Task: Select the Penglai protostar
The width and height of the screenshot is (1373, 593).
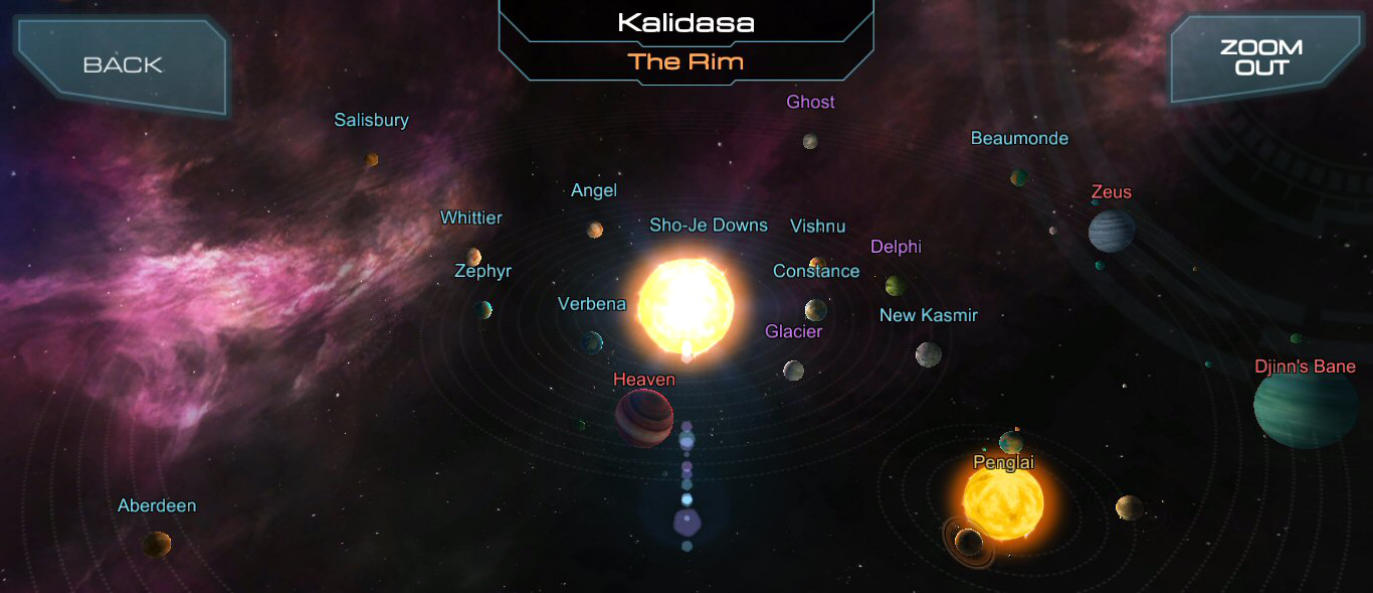Action: click(1003, 502)
